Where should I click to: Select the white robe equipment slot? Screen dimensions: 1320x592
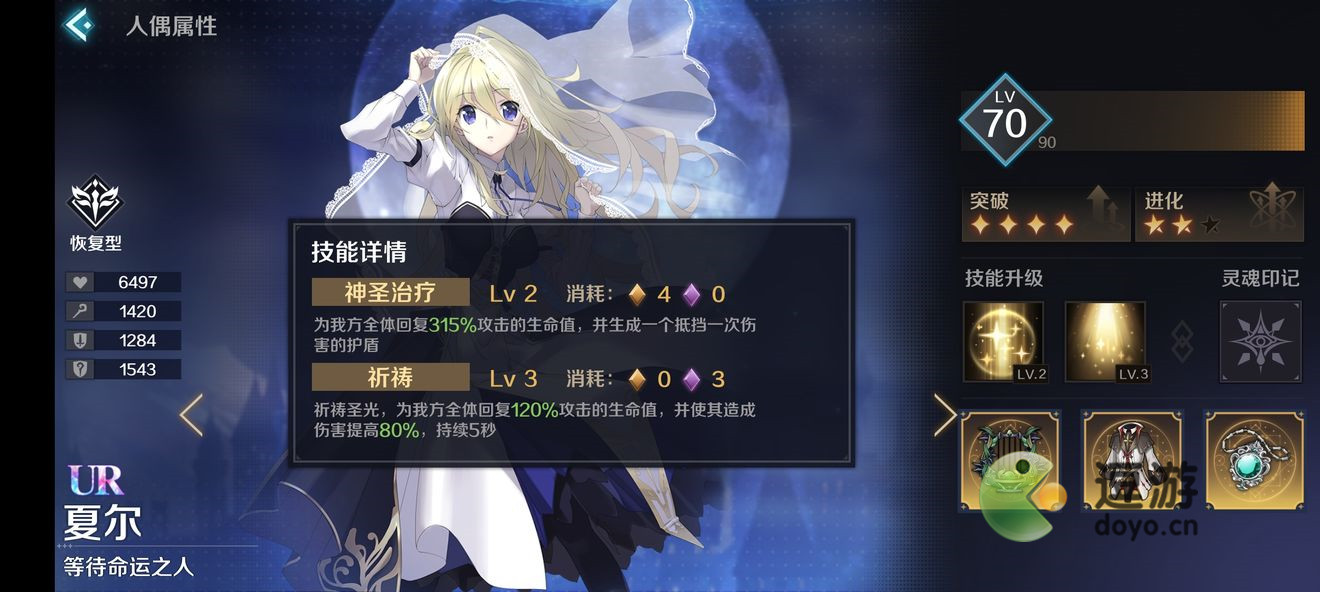(1132, 460)
